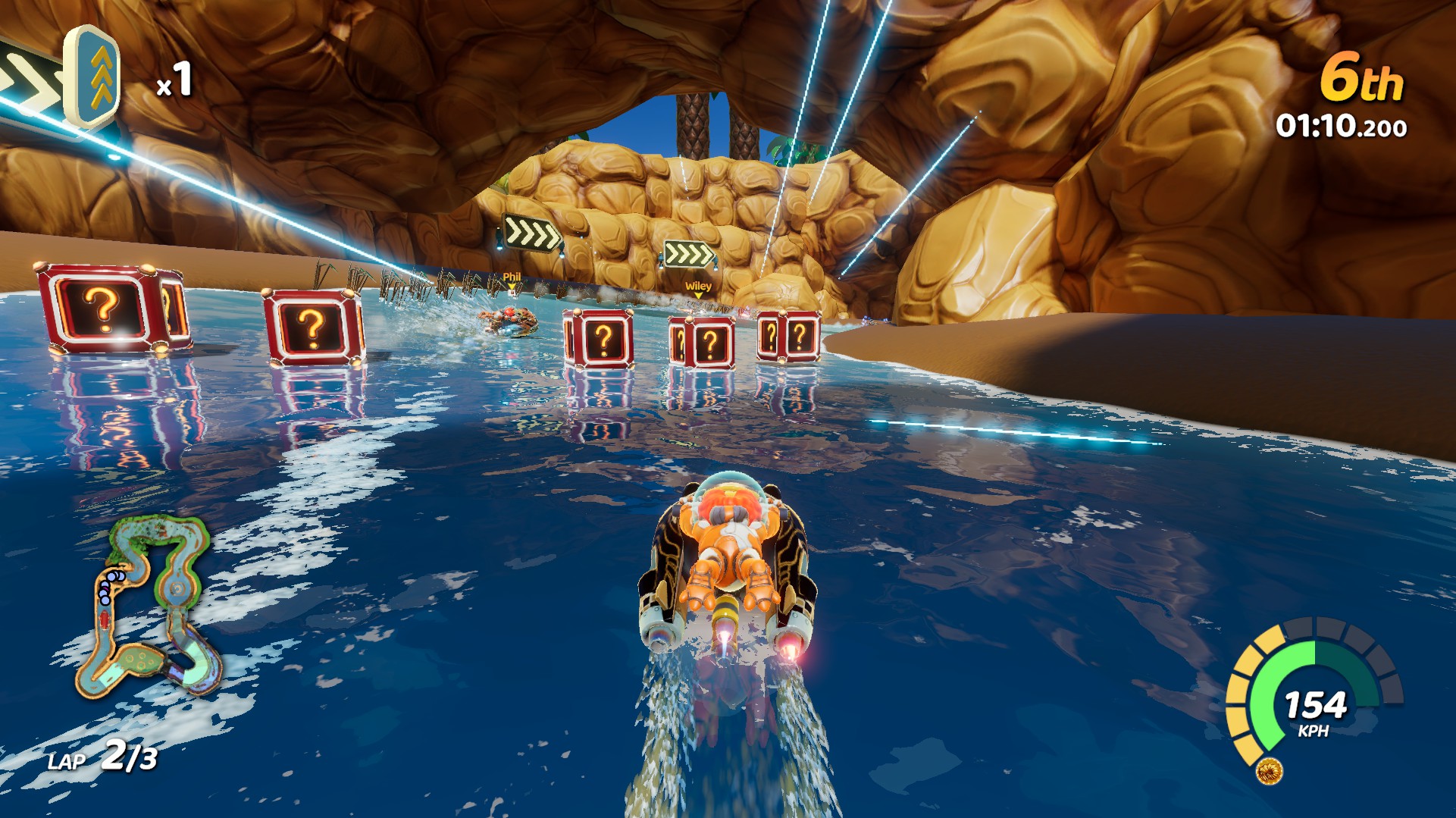Select the coin icon below the speedometer
This screenshot has height=818, width=1456.
(1270, 772)
